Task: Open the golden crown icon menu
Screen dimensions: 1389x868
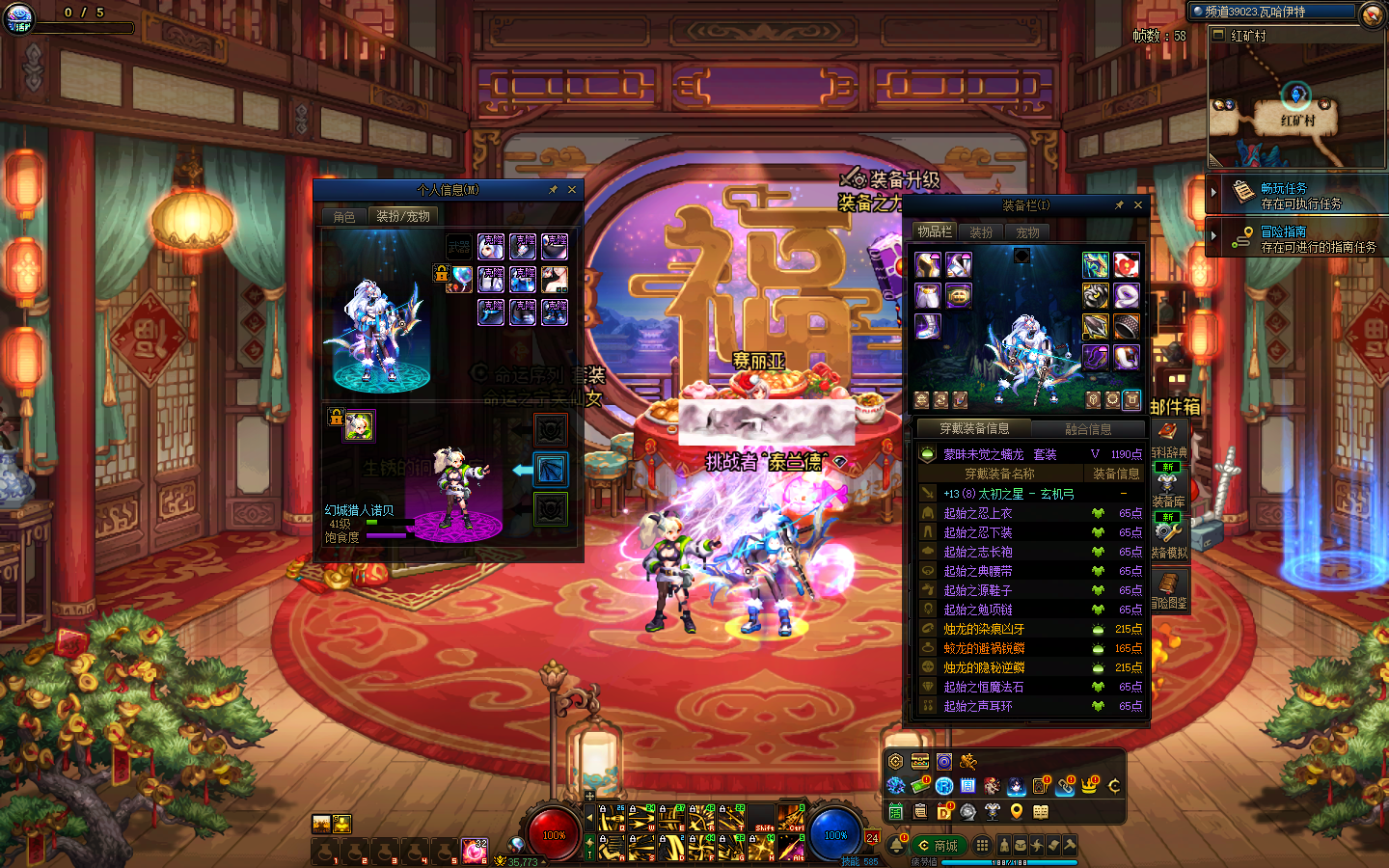Action: coord(1089,786)
